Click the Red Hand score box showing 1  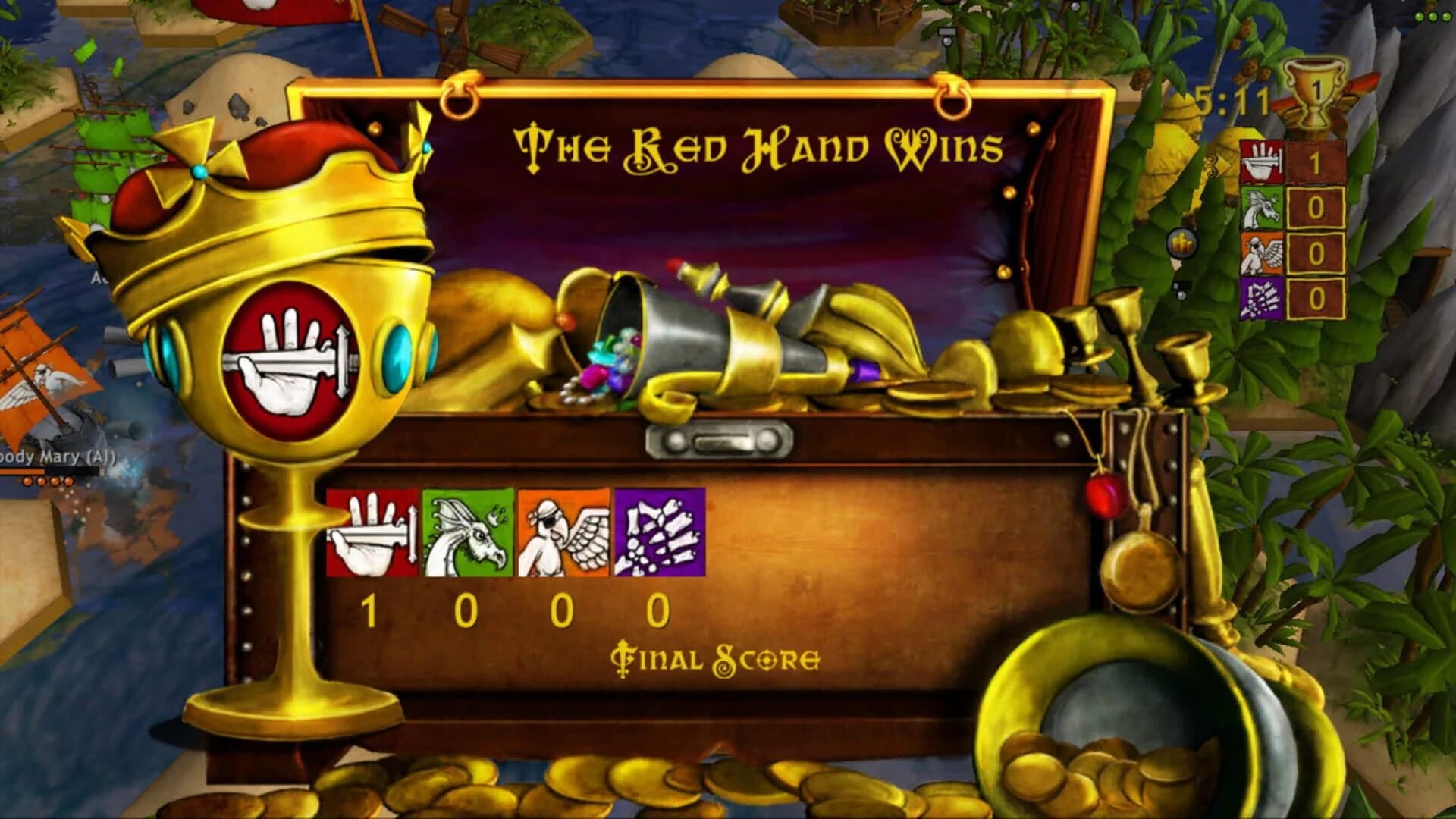pos(1315,161)
